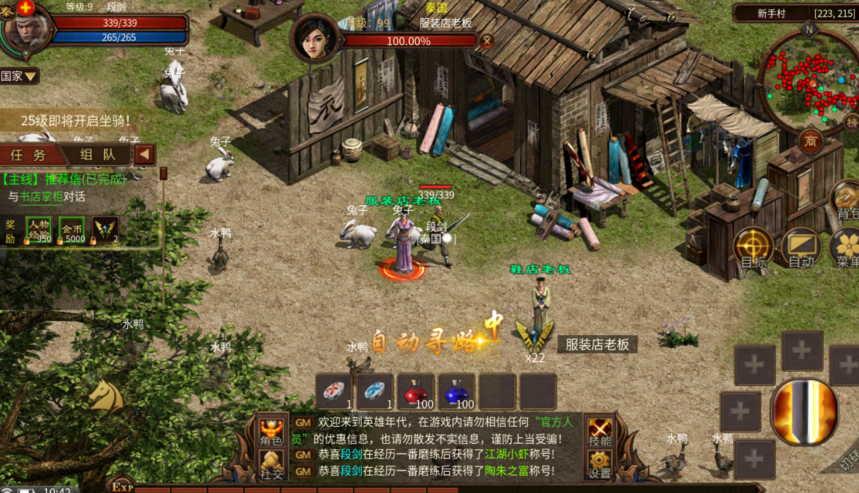Tap the main sword attack button
The width and height of the screenshot is (859, 493).
tap(805, 411)
